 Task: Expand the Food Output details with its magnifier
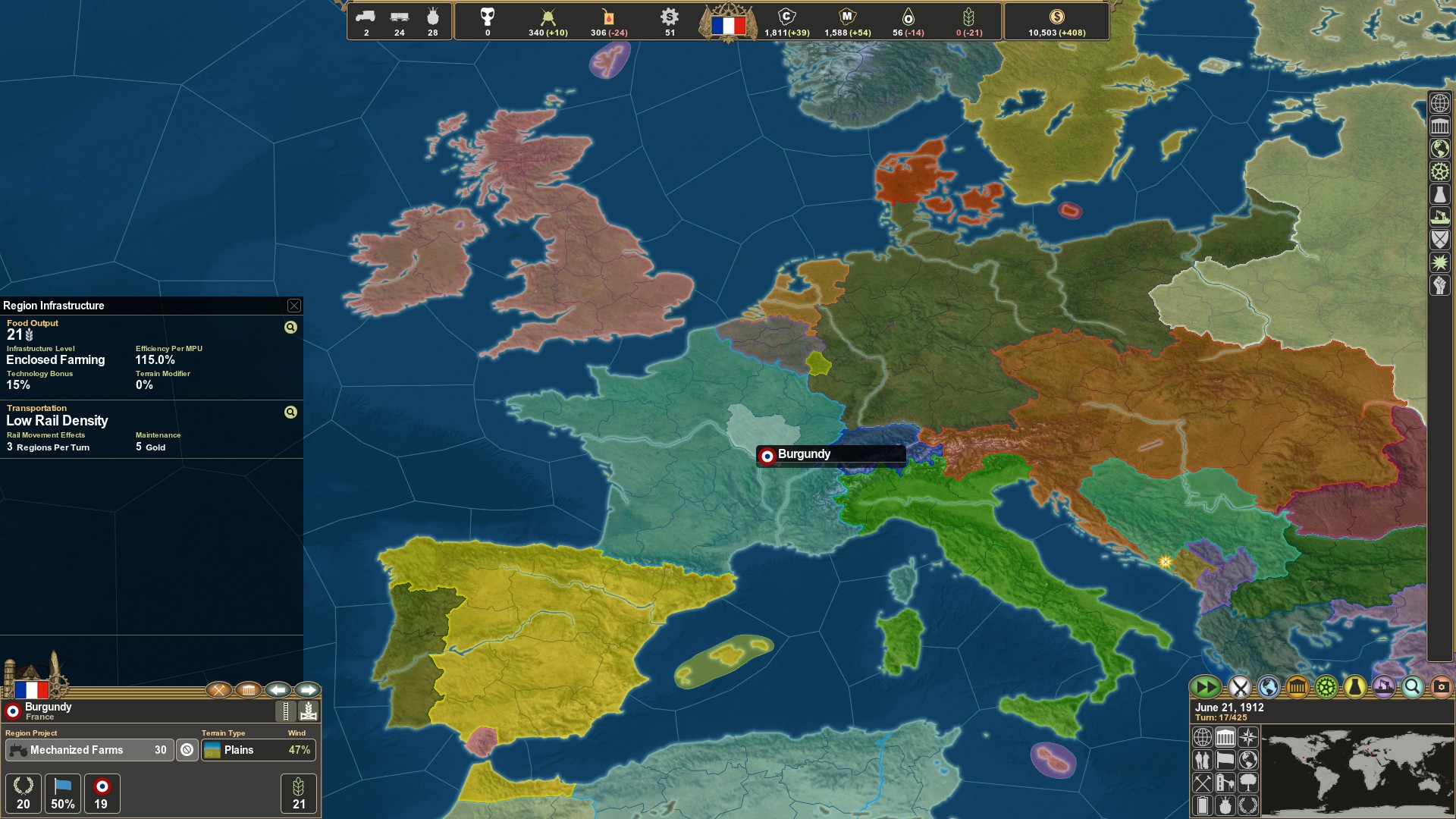tap(289, 326)
